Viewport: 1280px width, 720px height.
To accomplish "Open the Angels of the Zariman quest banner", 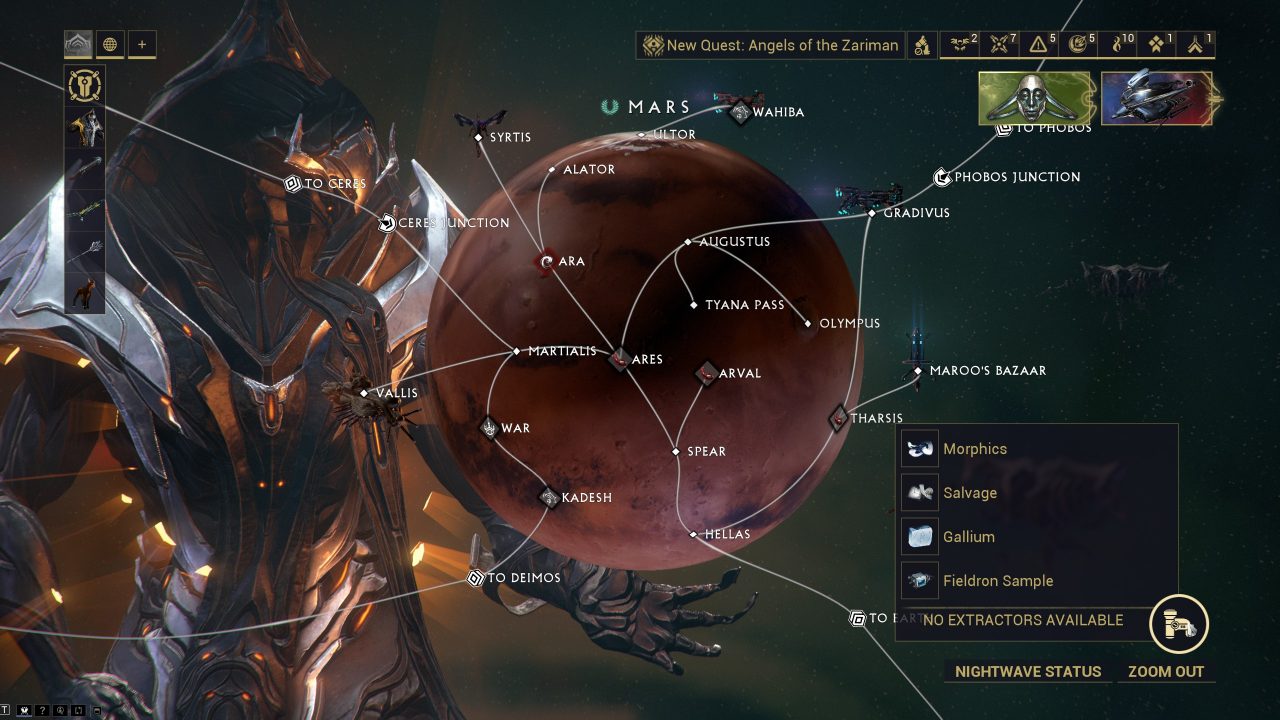I will point(772,45).
